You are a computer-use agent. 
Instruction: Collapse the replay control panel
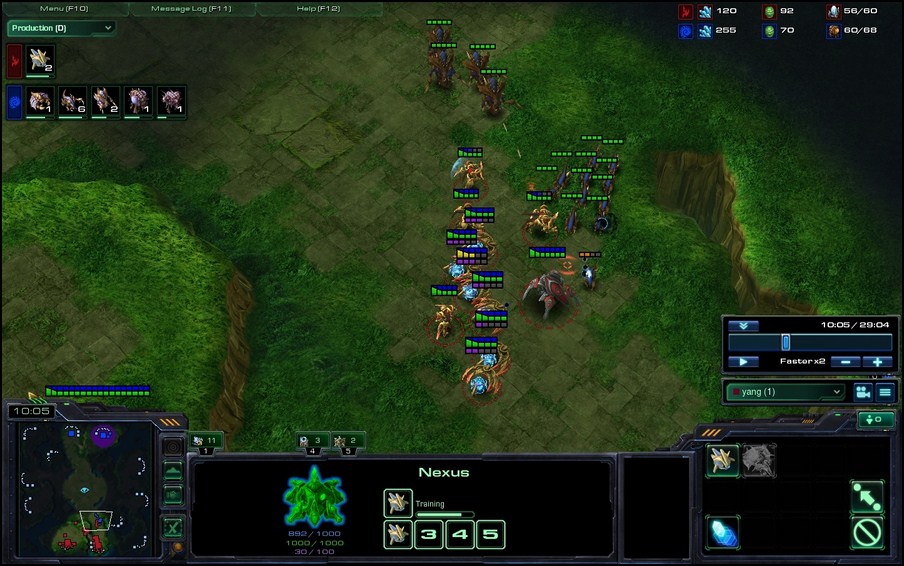[x=742, y=325]
